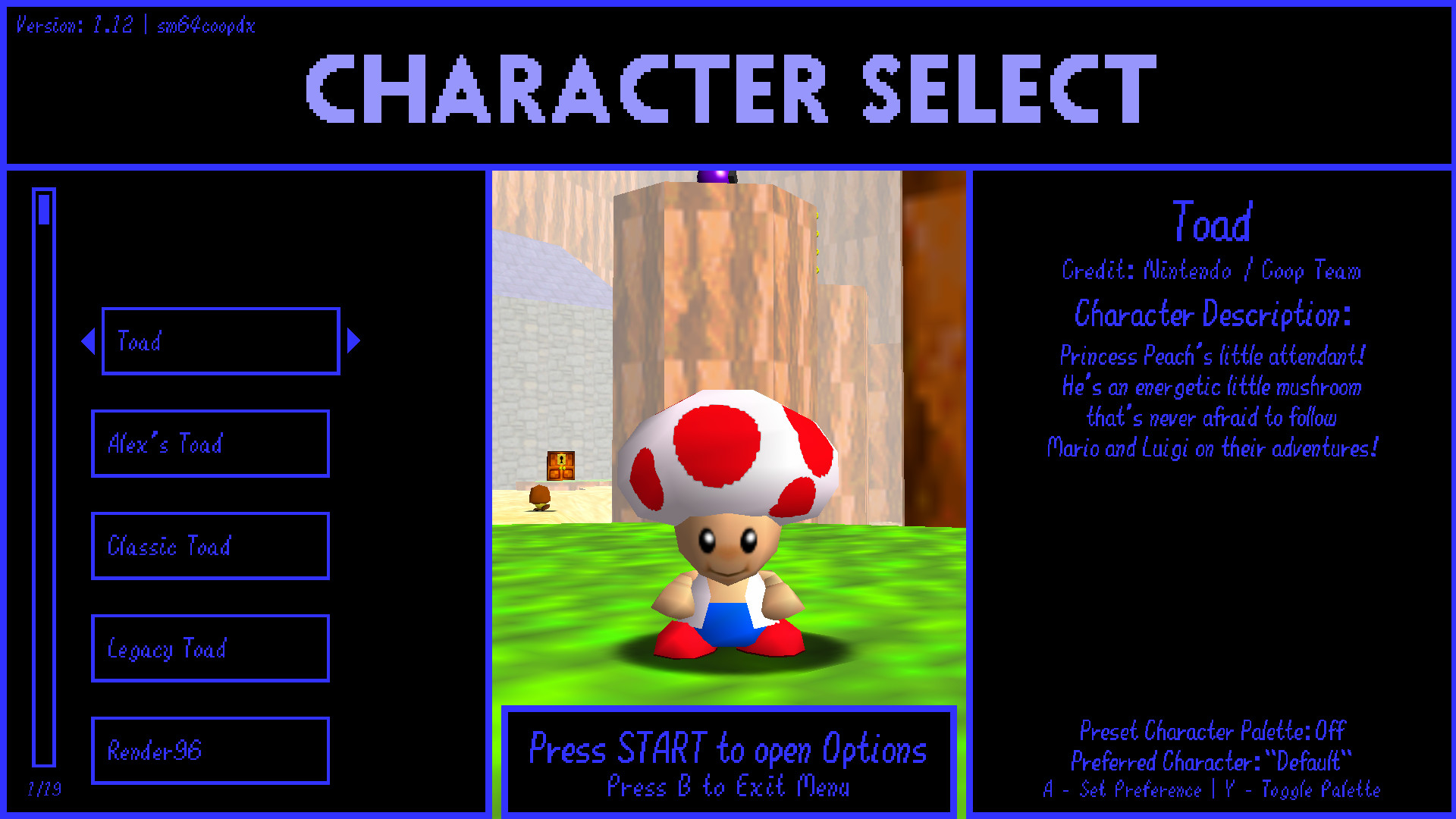Select Alex's Toad from the list
Image resolution: width=1456 pixels, height=819 pixels.
(x=210, y=443)
